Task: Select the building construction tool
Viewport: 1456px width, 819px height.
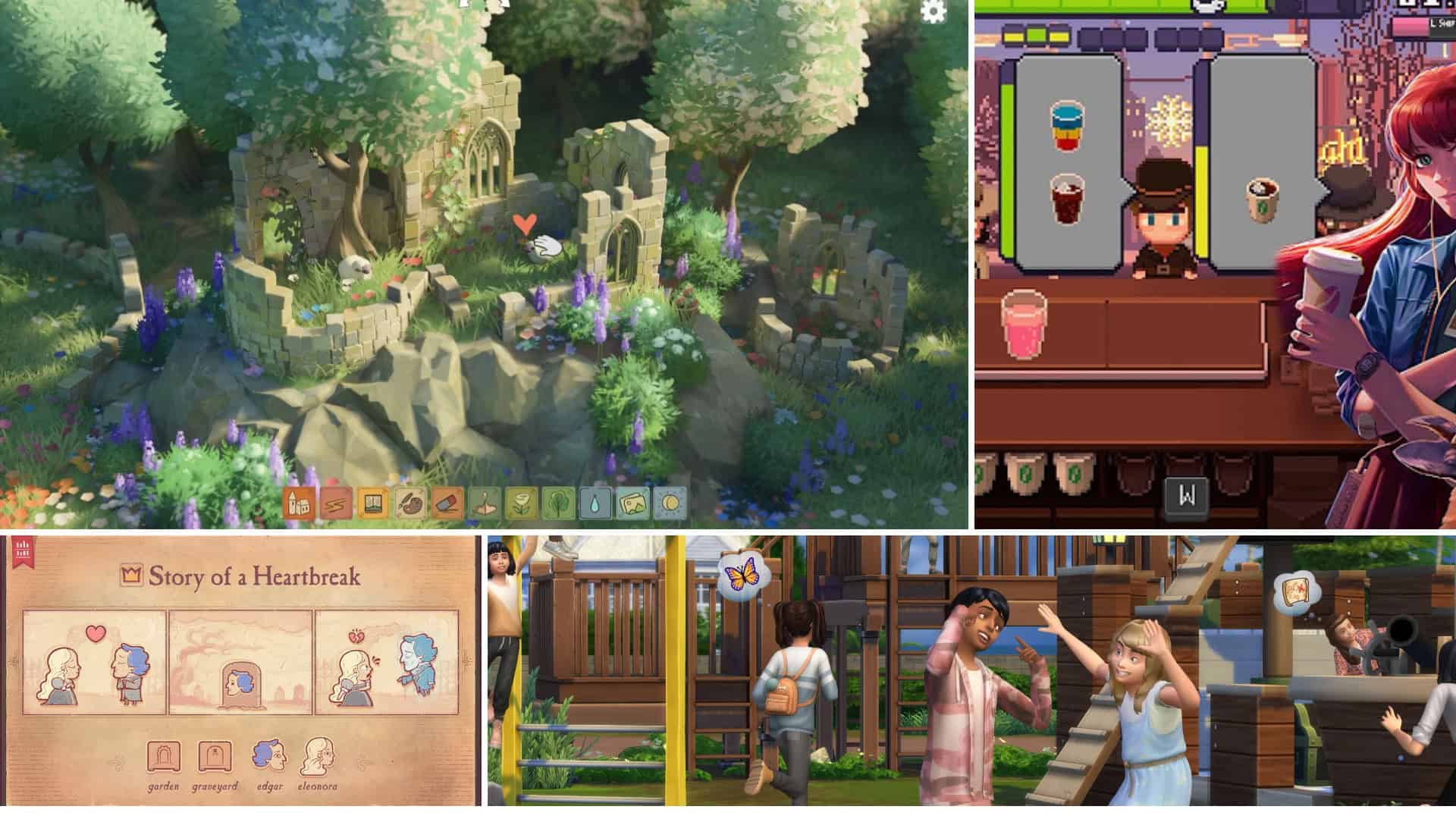Action: pos(297,502)
